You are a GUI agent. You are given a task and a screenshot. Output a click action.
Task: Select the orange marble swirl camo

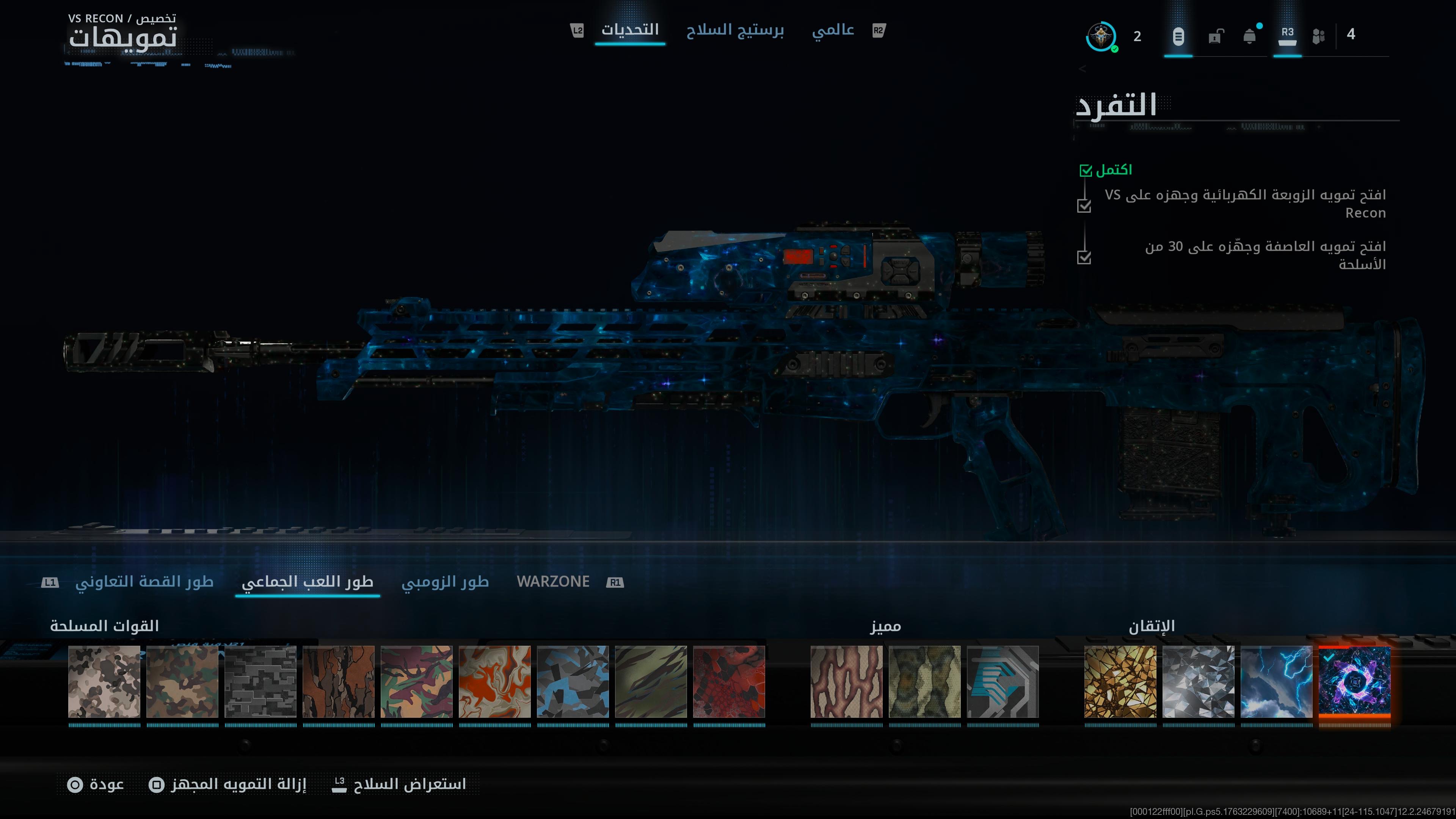pos(494,682)
